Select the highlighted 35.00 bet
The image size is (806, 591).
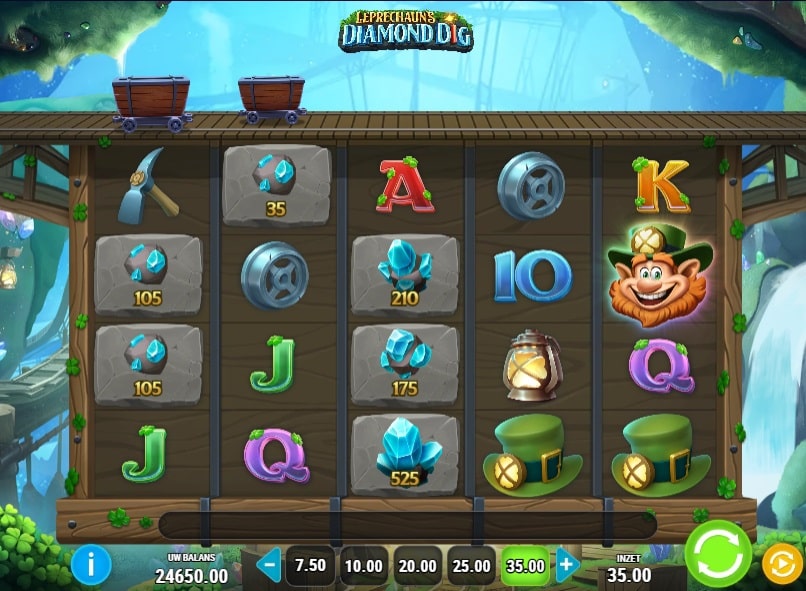[525, 565]
